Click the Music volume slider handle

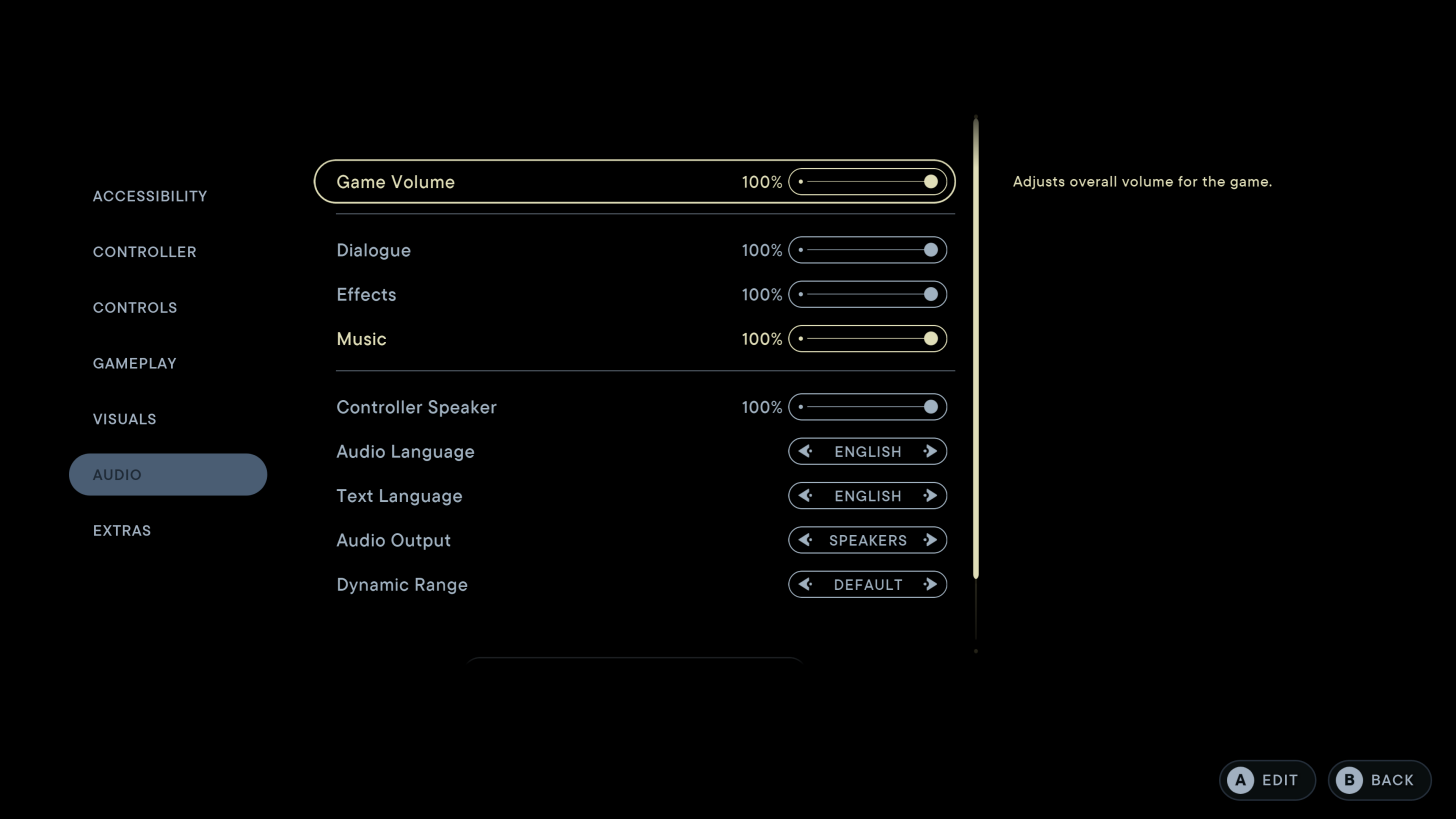tap(930, 338)
